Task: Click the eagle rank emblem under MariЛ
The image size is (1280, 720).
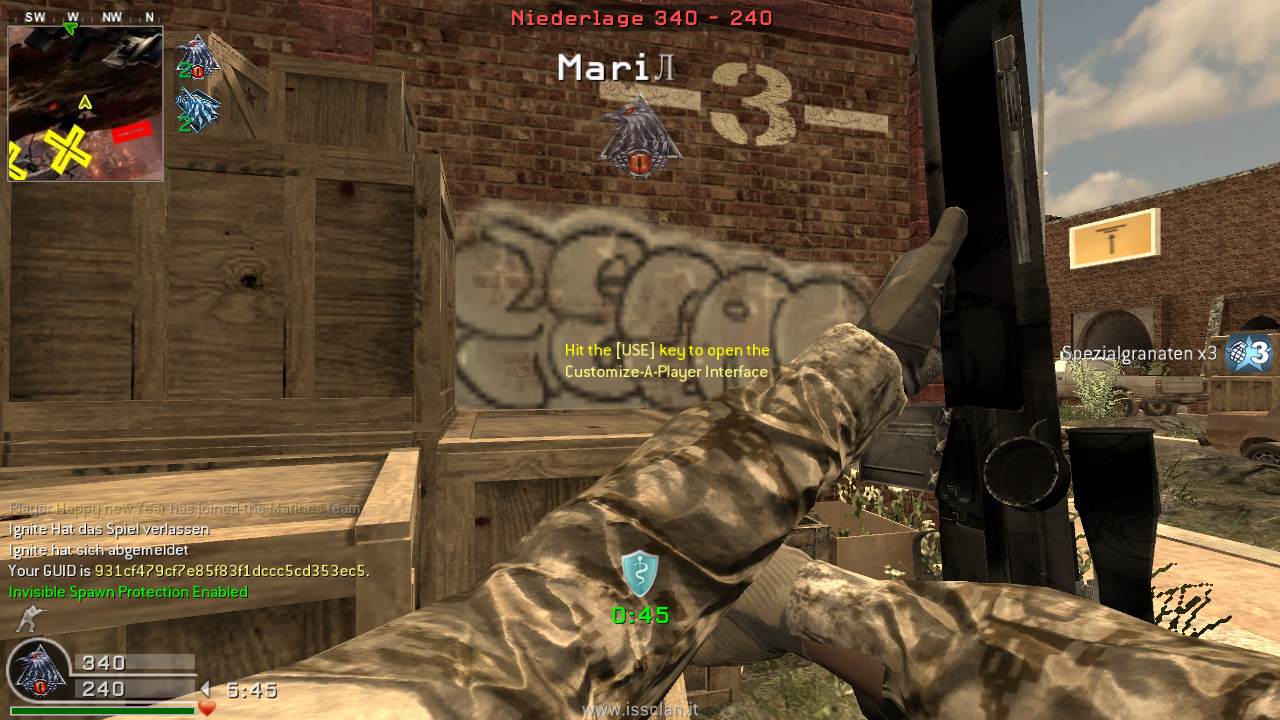Action: [640, 138]
